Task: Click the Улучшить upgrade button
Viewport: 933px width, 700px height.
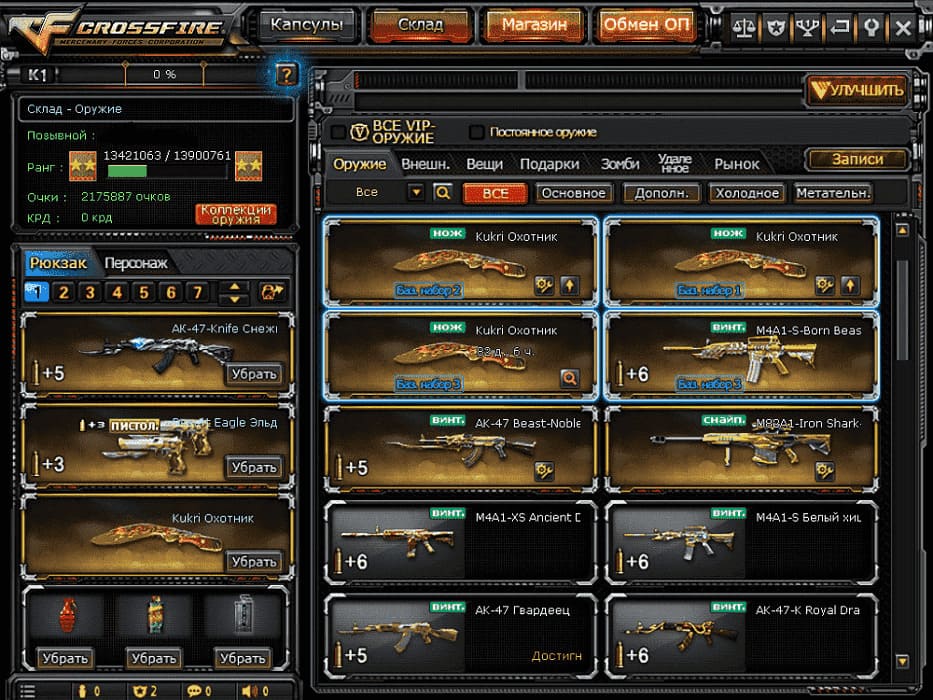Action: [857, 90]
